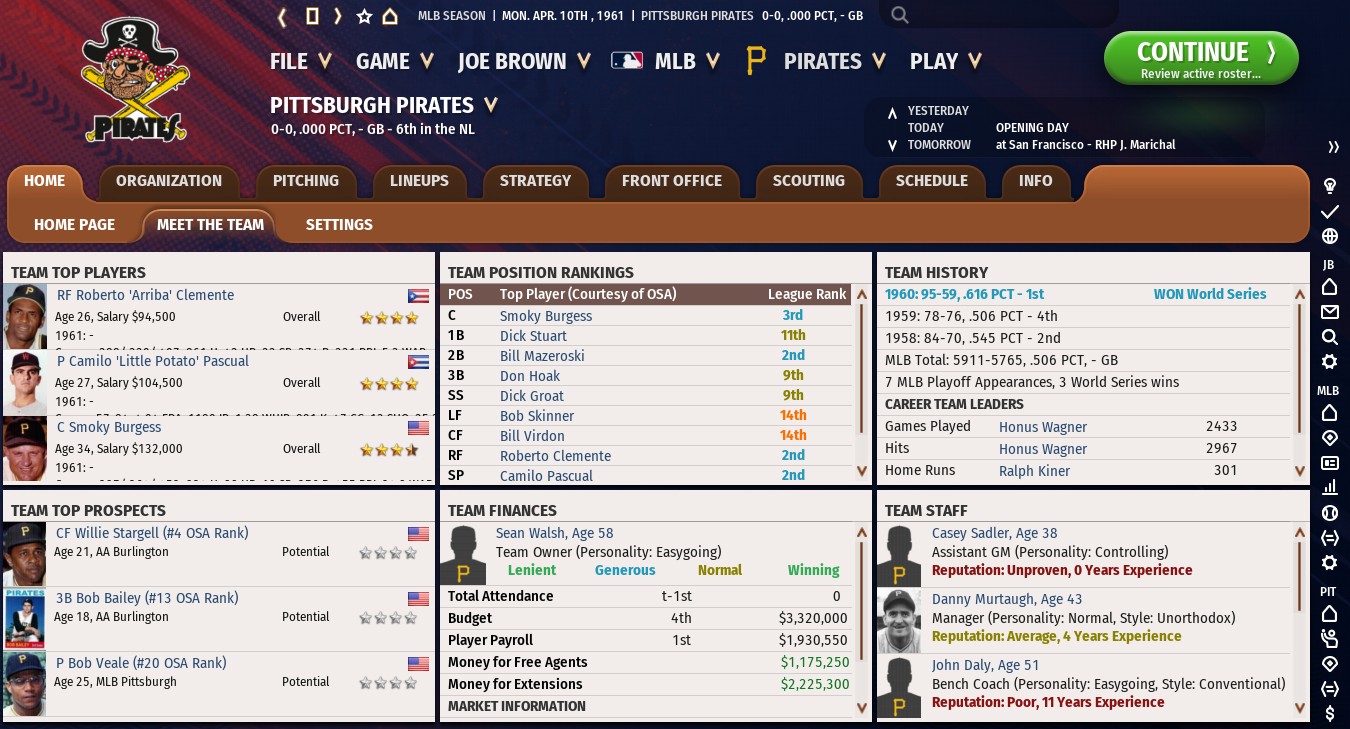
Task: Open the Lineups tab
Action: (419, 181)
